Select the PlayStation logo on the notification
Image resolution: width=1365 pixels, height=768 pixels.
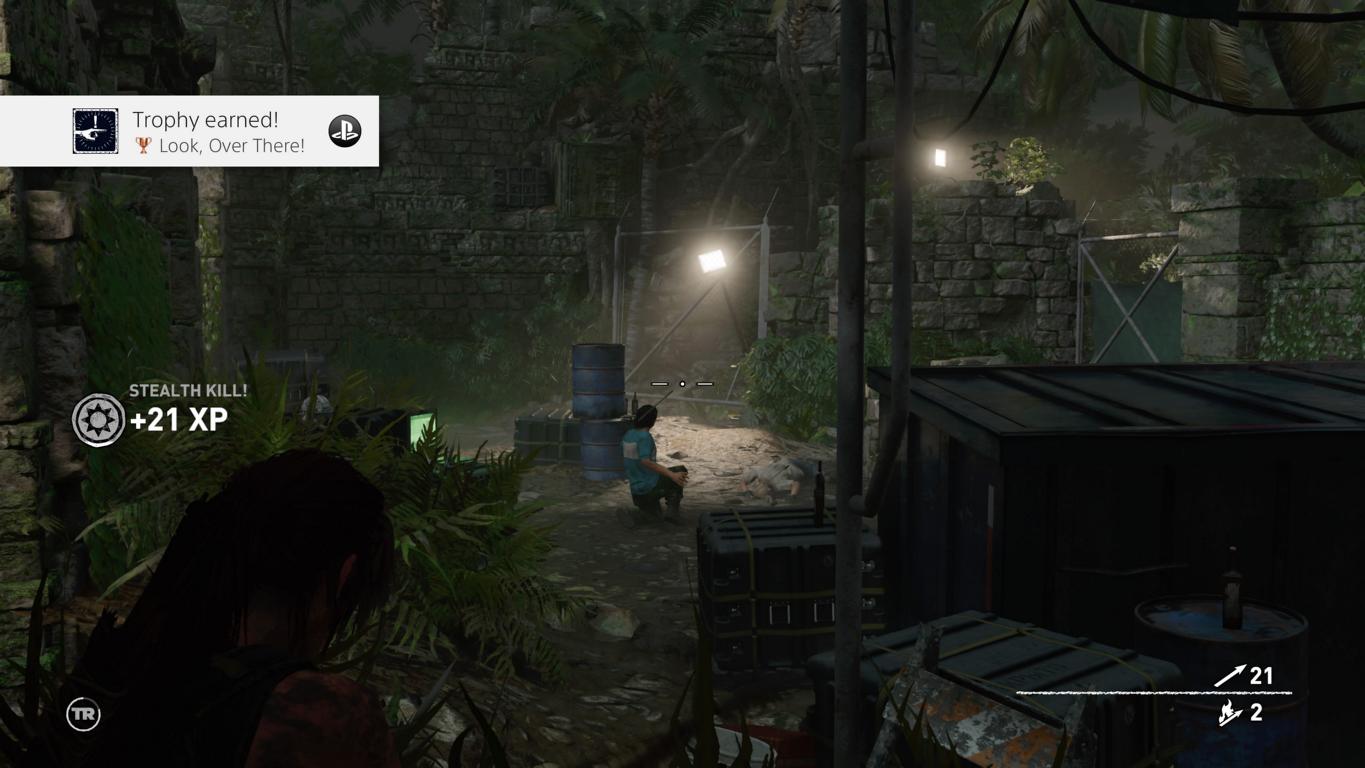(345, 131)
